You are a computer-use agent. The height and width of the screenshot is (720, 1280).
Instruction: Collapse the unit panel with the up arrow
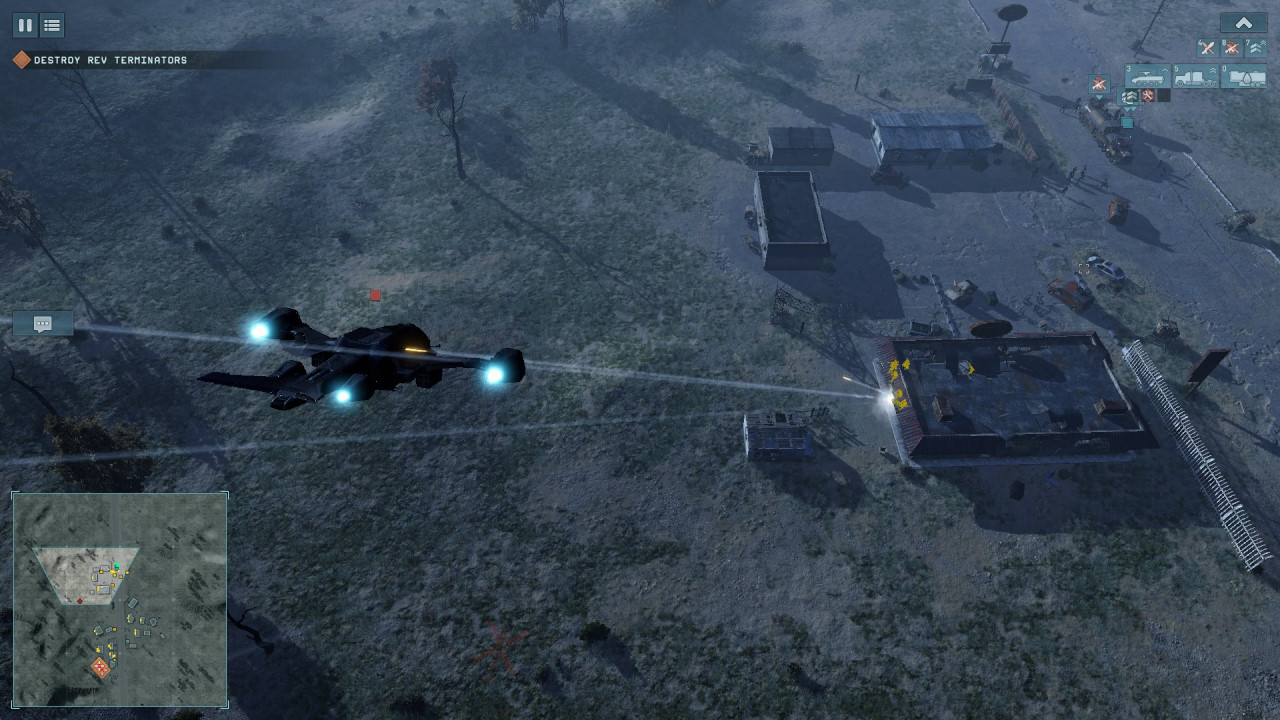(x=1243, y=23)
